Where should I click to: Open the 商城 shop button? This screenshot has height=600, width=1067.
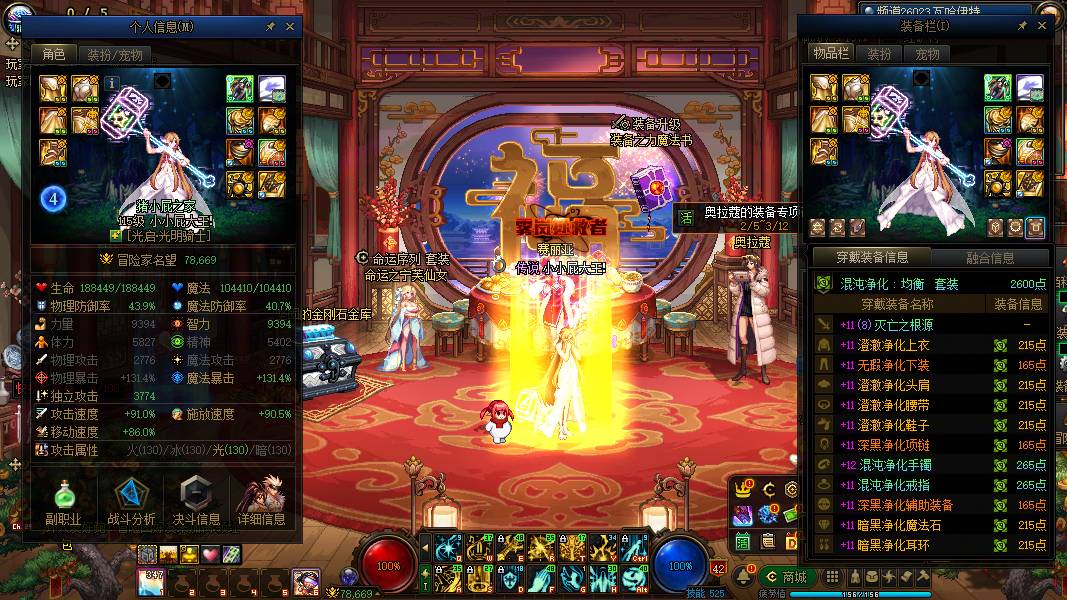tap(786, 577)
